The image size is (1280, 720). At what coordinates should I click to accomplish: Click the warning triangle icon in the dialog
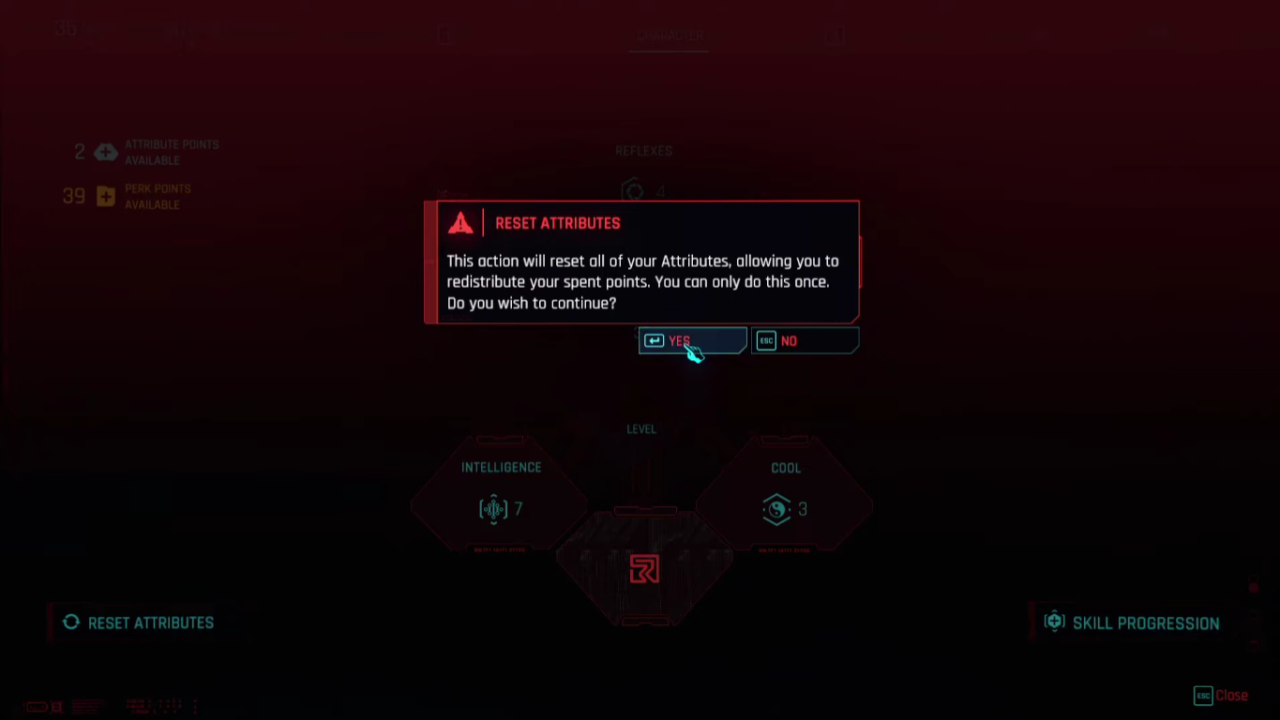coord(460,222)
